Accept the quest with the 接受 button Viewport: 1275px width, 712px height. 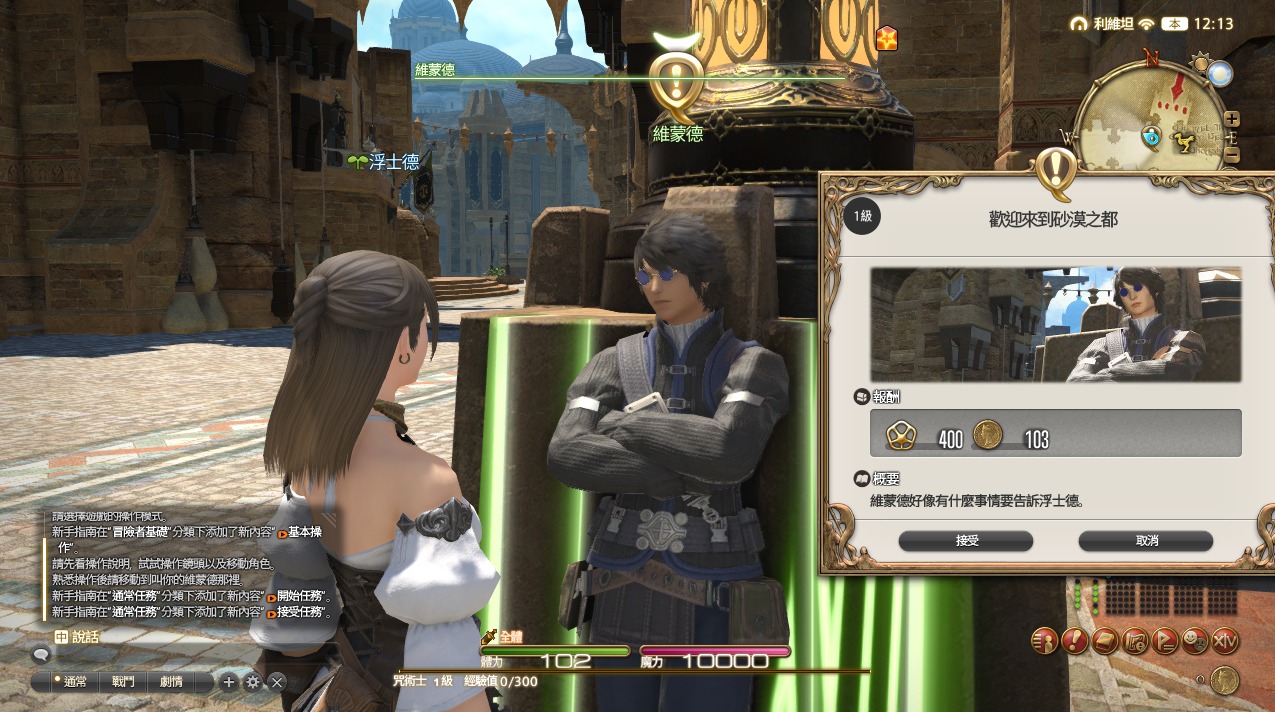pos(965,541)
